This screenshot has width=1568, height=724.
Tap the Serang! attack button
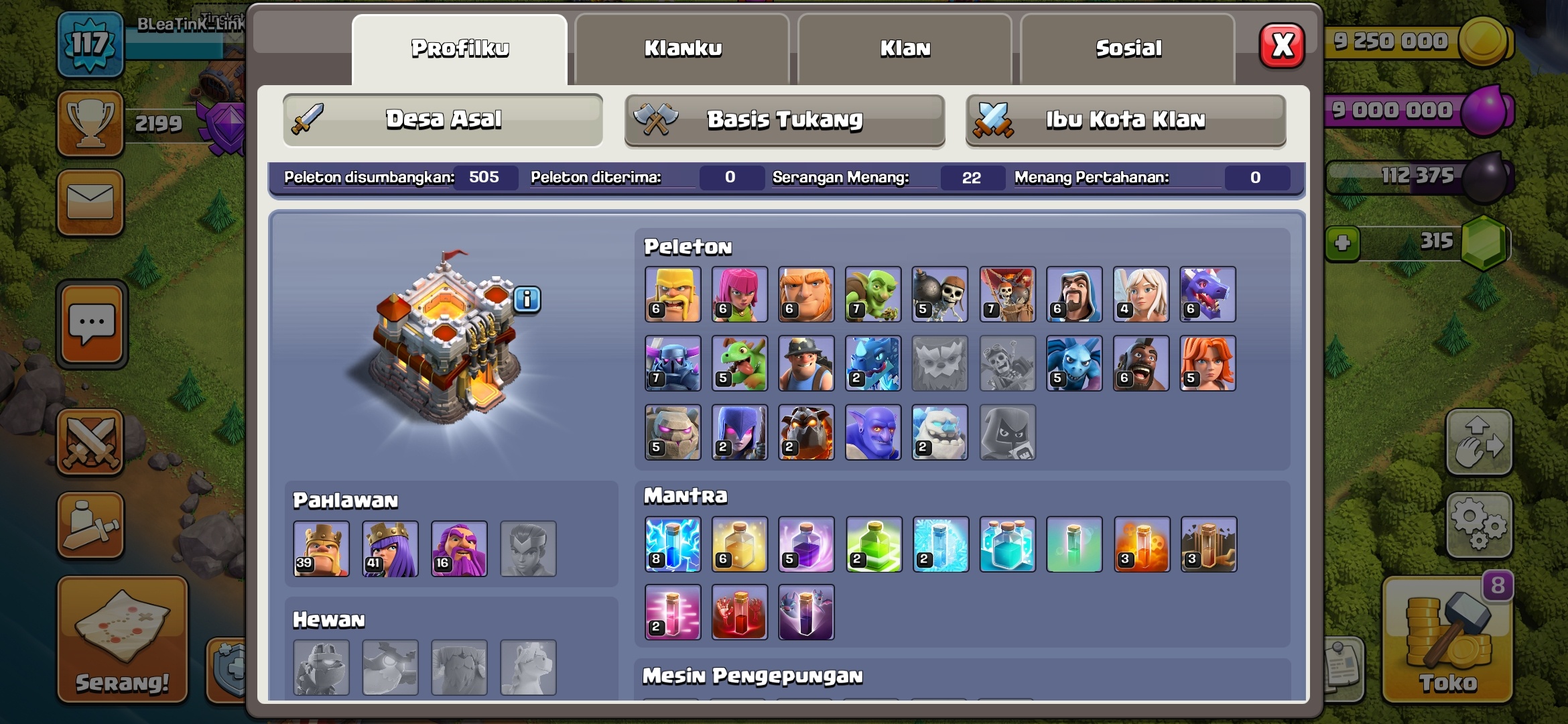pyautogui.click(x=123, y=639)
